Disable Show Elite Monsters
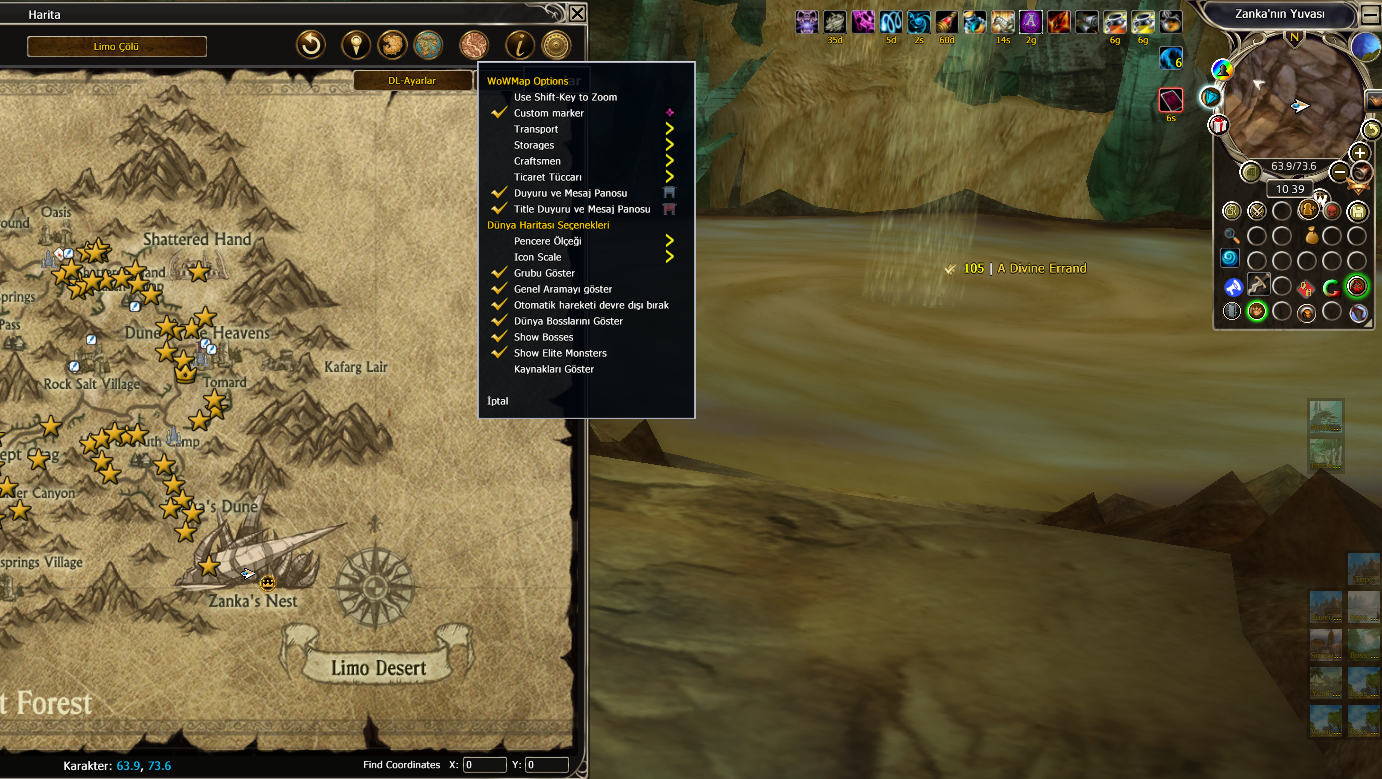1382x779 pixels. [560, 353]
